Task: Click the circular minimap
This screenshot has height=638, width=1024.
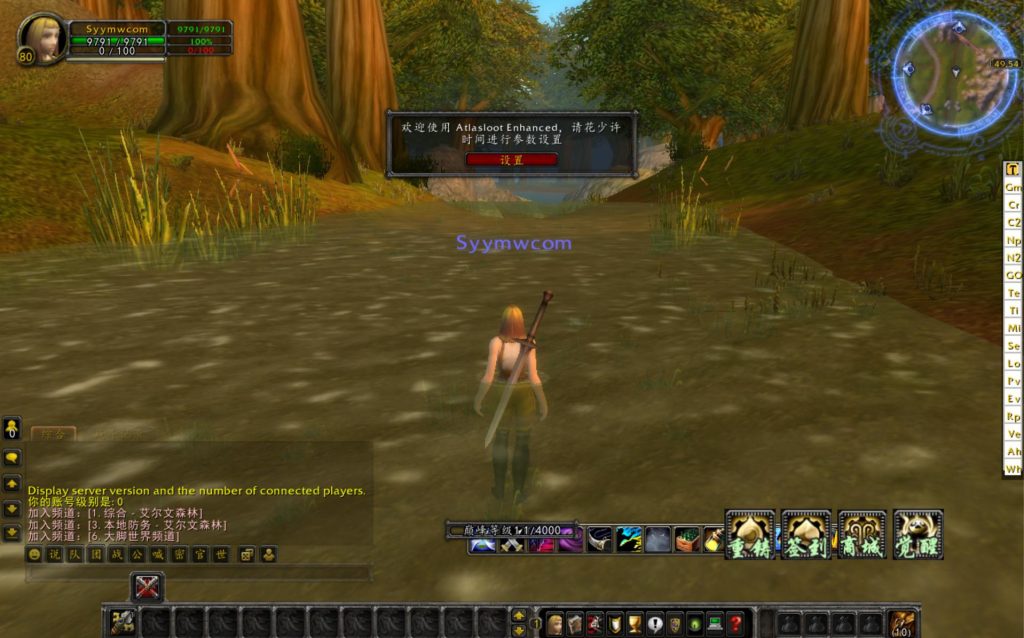Action: coord(953,73)
